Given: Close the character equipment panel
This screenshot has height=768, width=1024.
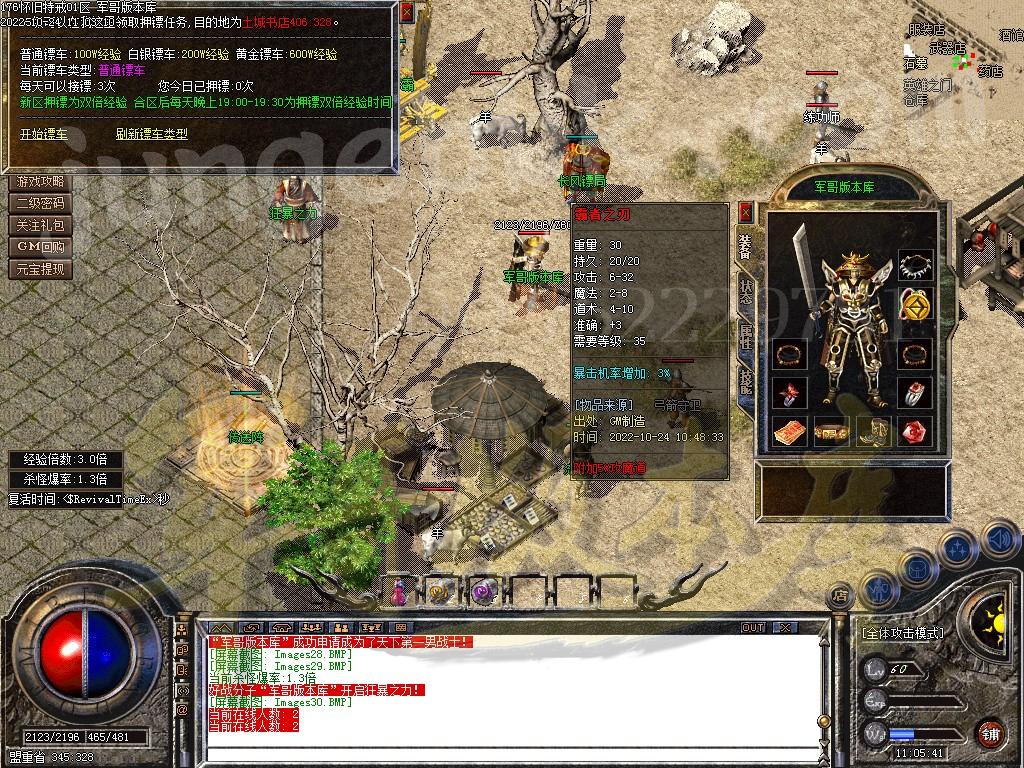Looking at the screenshot, I should click(745, 212).
